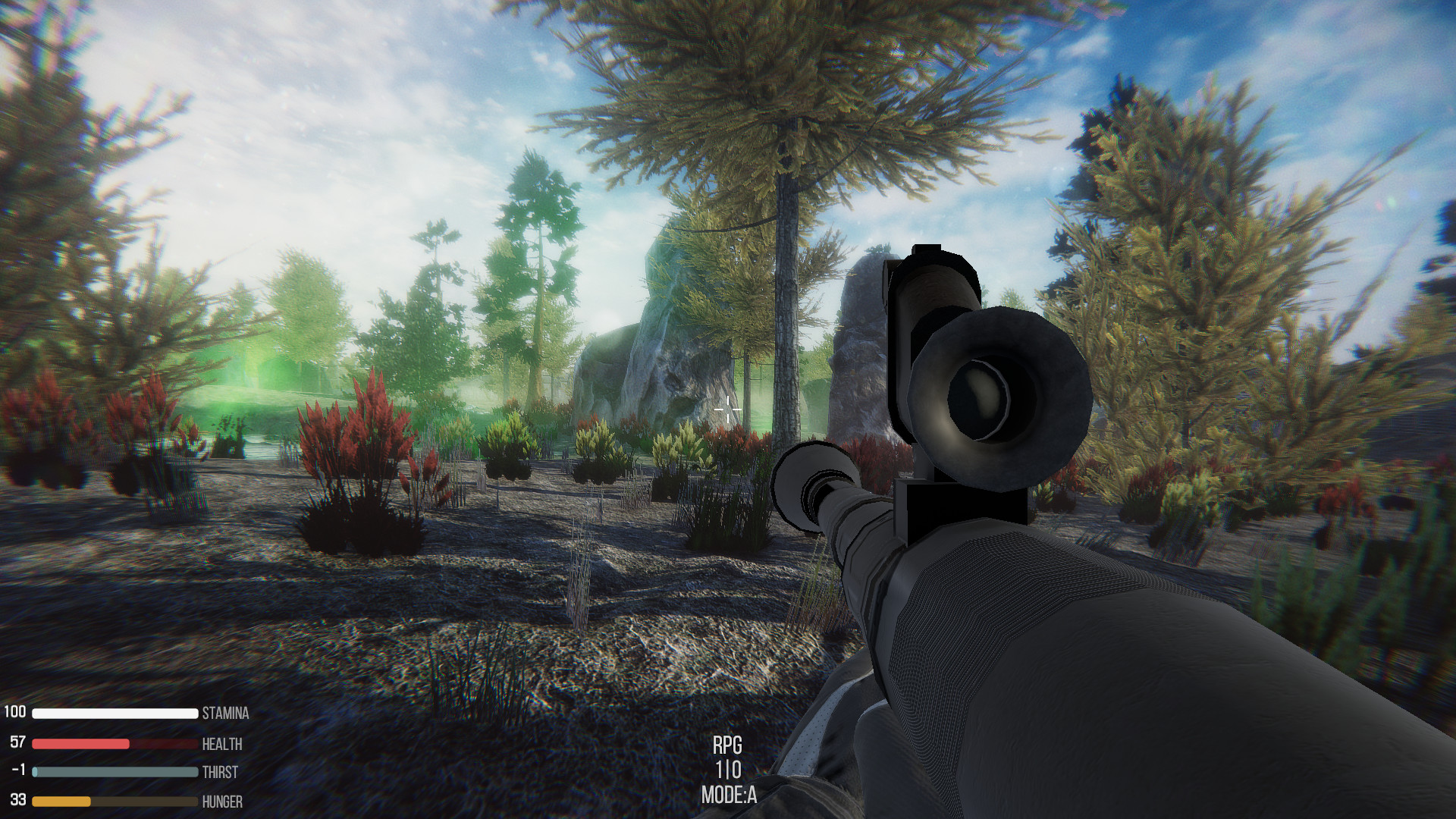Click the THIRST label text
Screen dimensions: 1456x819
coord(220,773)
